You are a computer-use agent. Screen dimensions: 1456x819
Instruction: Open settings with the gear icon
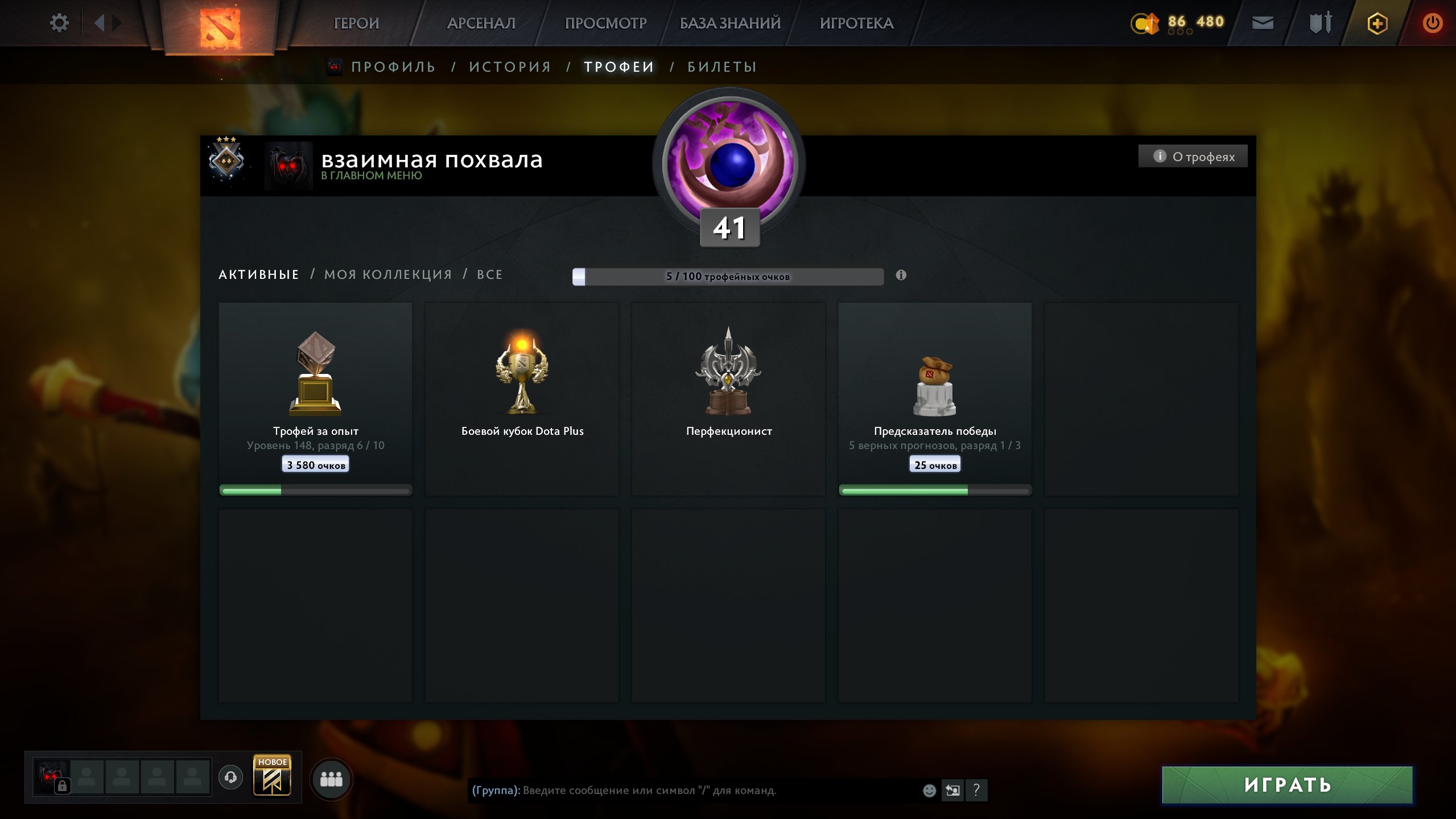[x=59, y=22]
